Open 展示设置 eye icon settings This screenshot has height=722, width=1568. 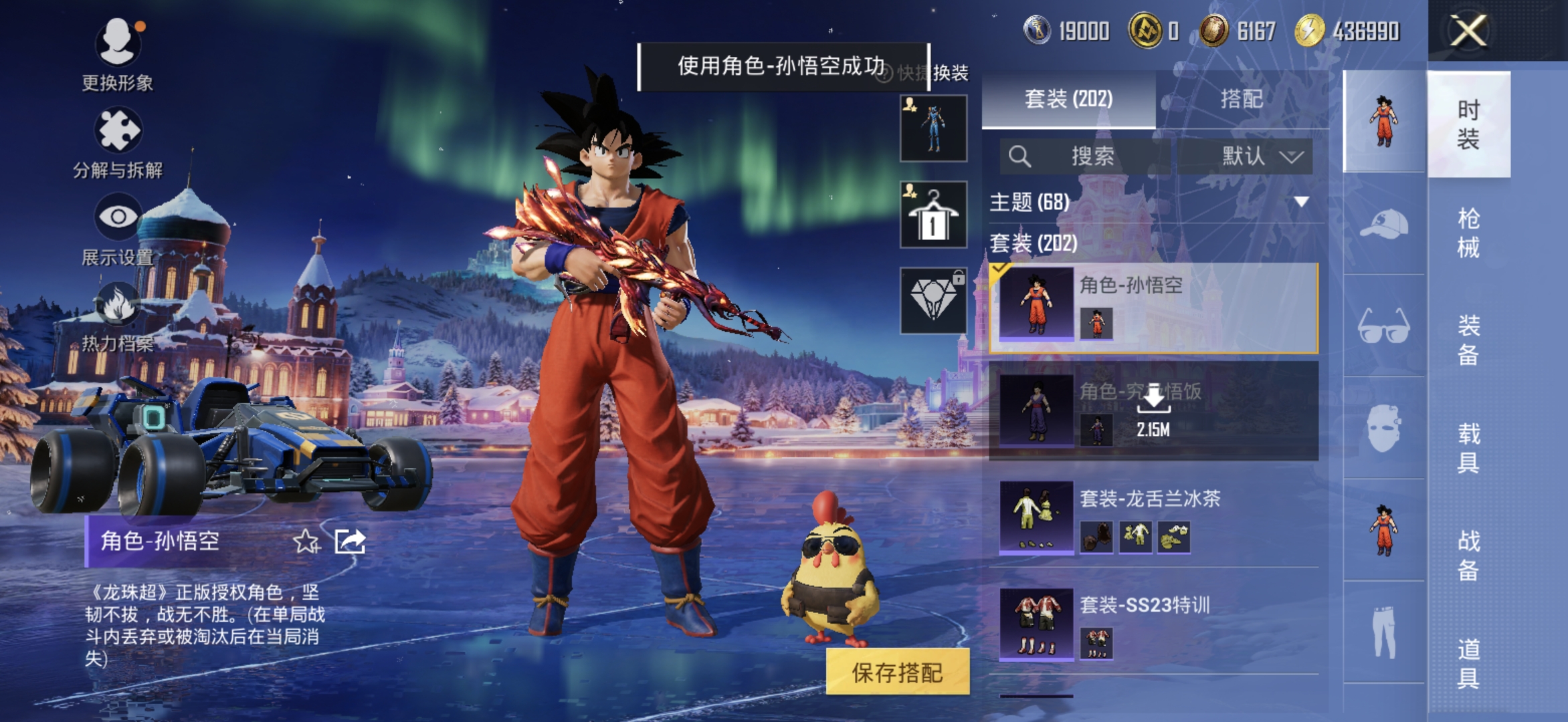[118, 218]
